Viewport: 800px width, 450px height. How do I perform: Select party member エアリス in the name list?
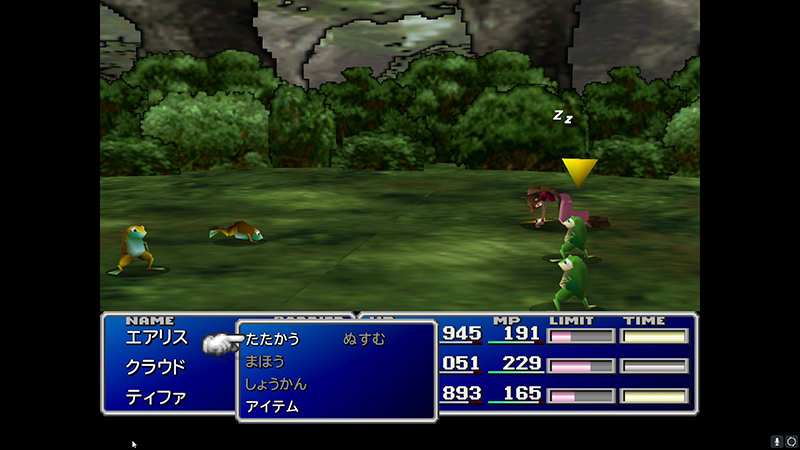(x=156, y=338)
